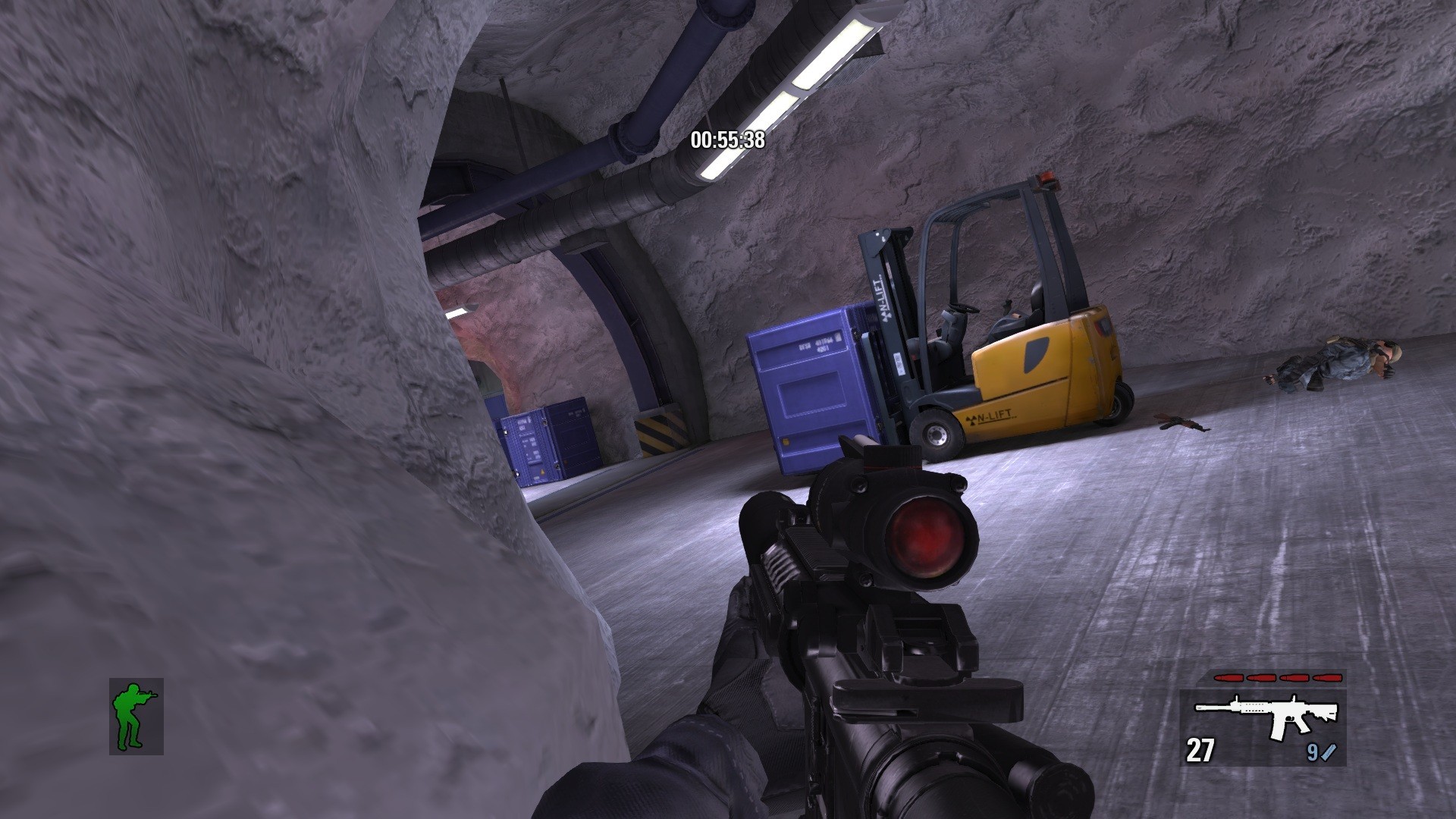Click the second red grenade indicator
The image size is (1456, 819).
1260,677
